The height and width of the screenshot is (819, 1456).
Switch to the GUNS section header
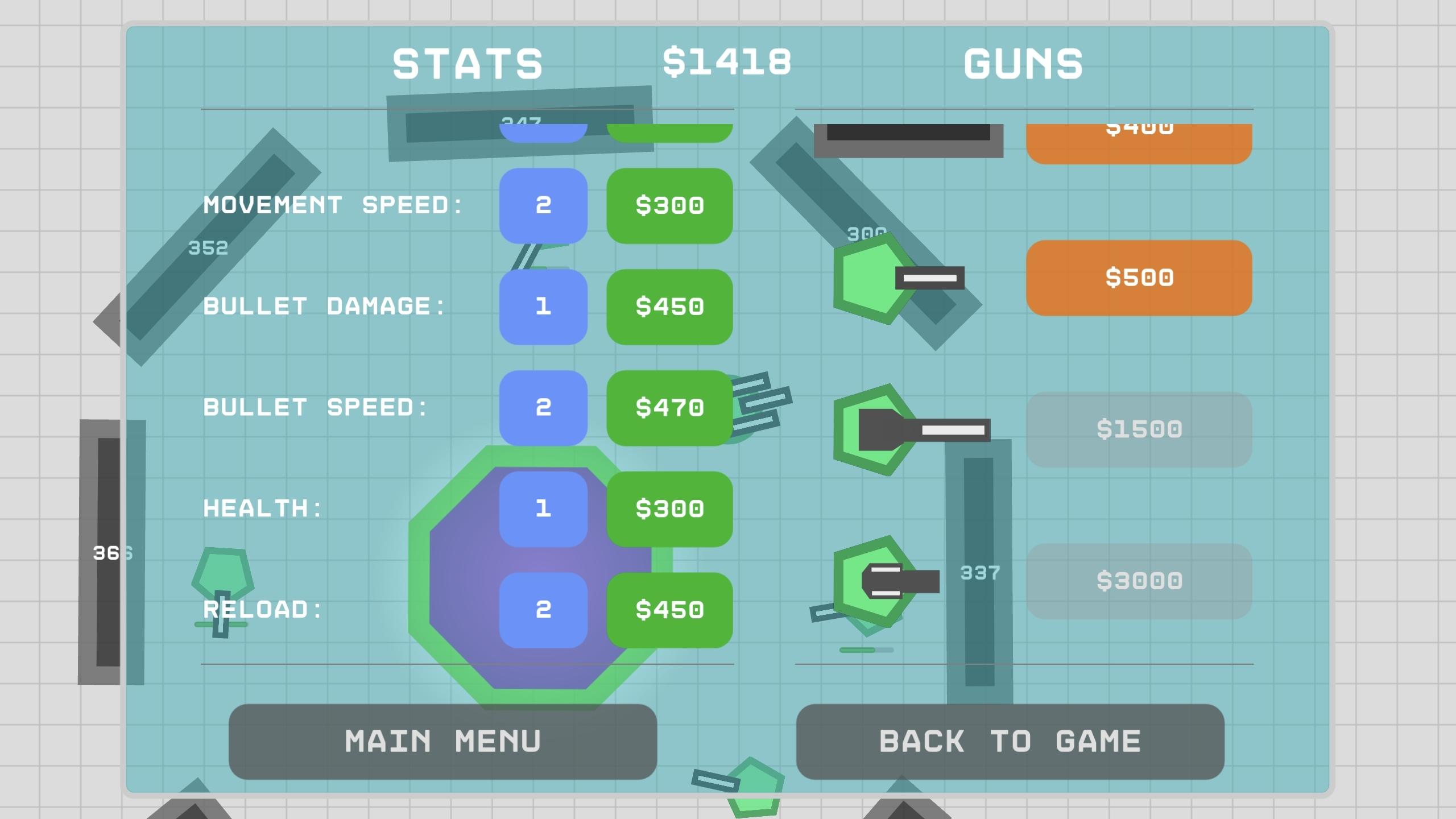click(1024, 63)
